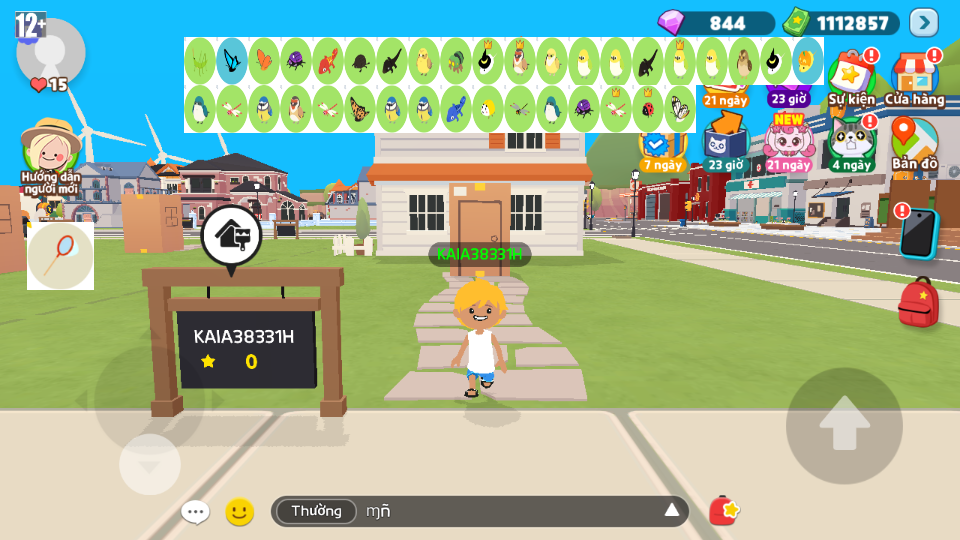Open the chat speech bubble
The image size is (960, 540).
(195, 512)
